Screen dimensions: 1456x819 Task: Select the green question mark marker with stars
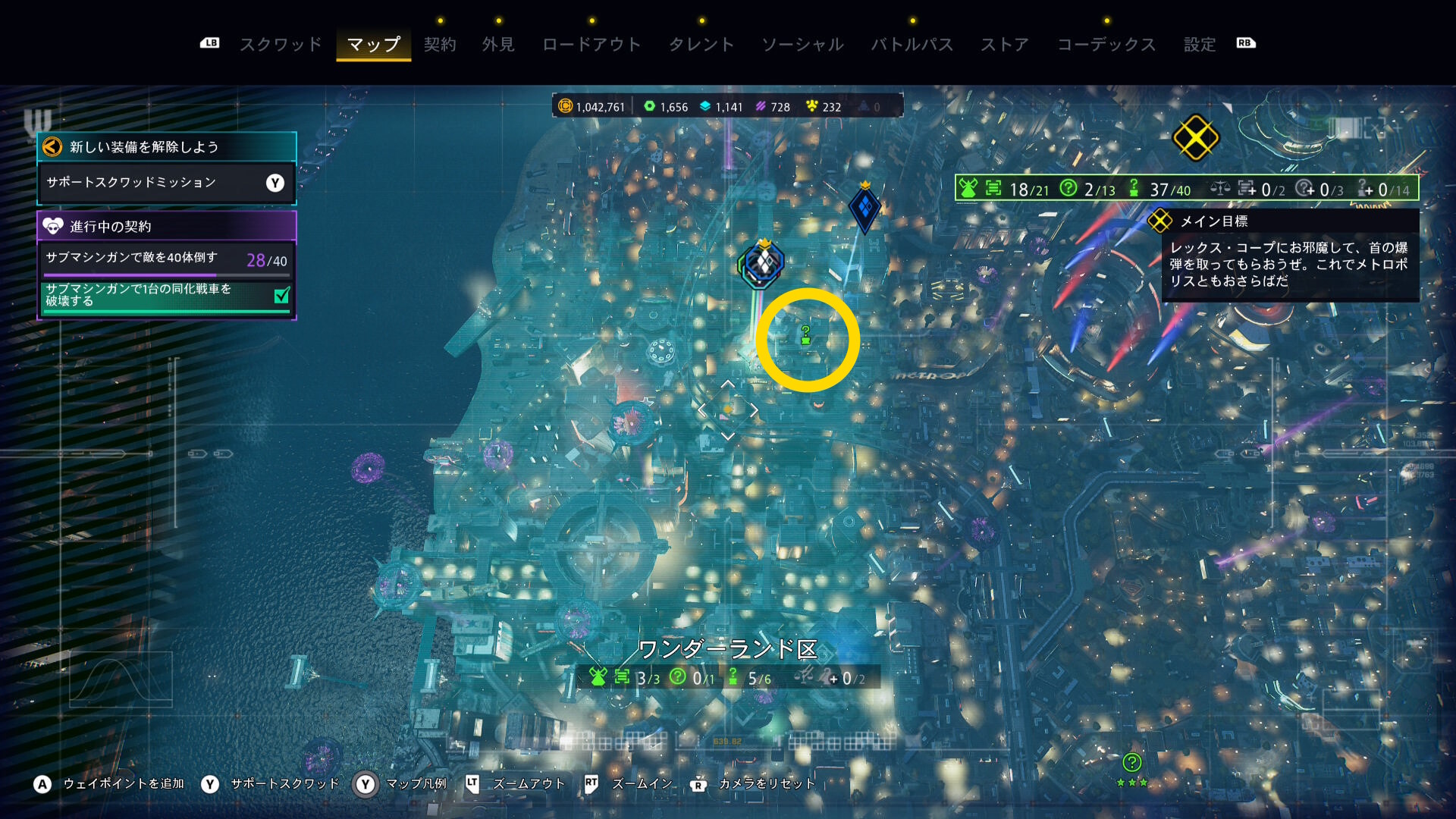tap(1131, 763)
